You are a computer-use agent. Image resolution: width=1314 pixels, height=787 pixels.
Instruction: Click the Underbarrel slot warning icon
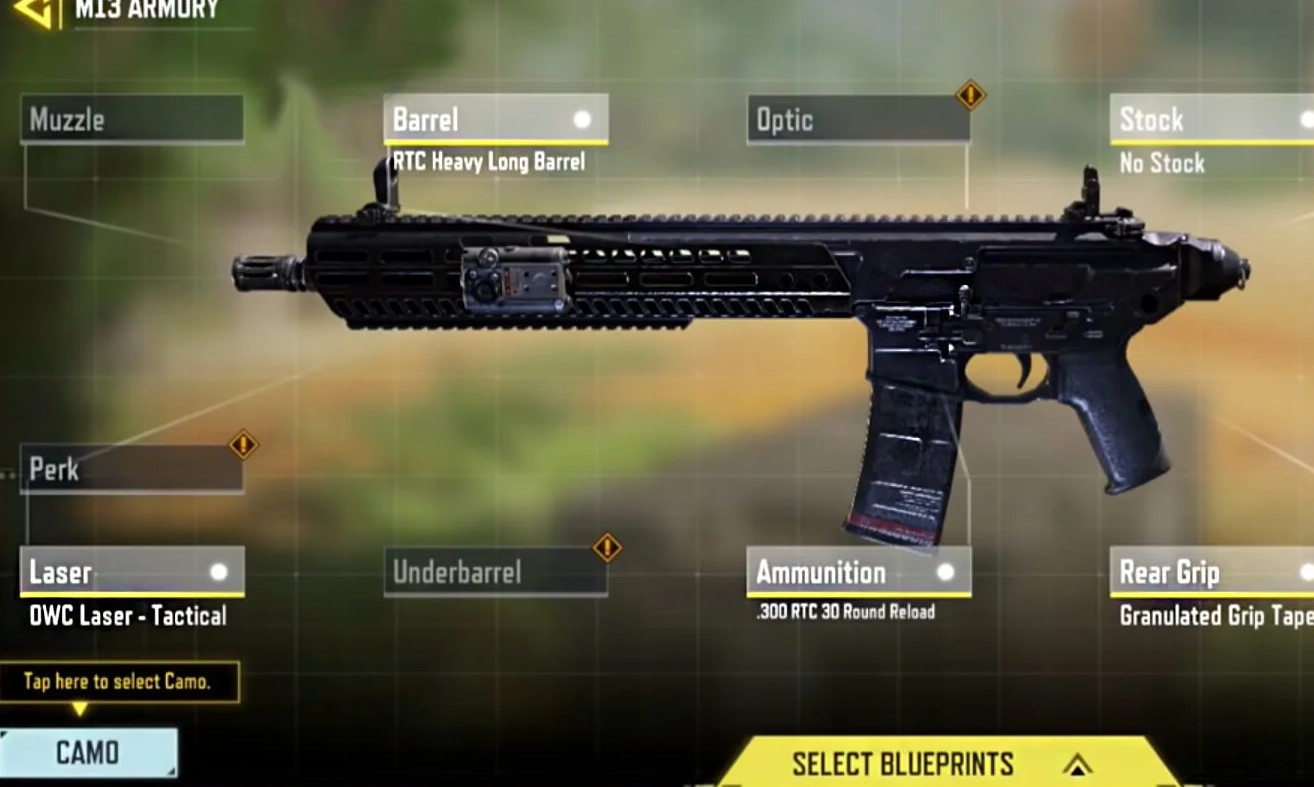click(605, 546)
